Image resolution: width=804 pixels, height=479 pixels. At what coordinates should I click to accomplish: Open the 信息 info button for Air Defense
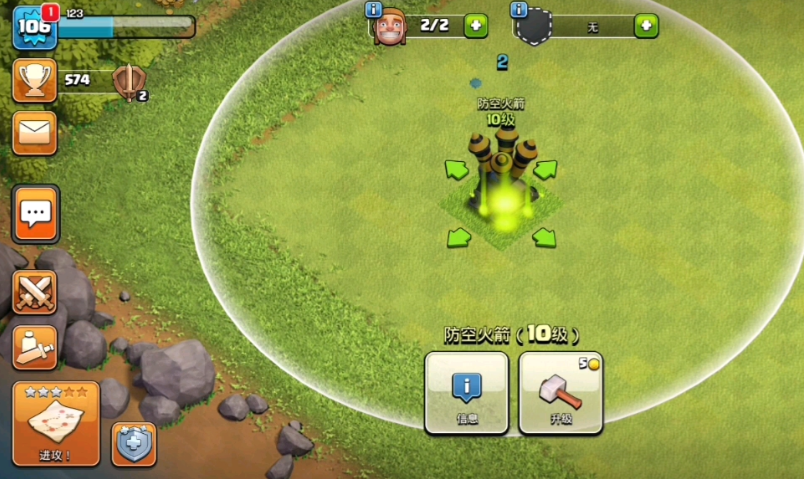[466, 392]
